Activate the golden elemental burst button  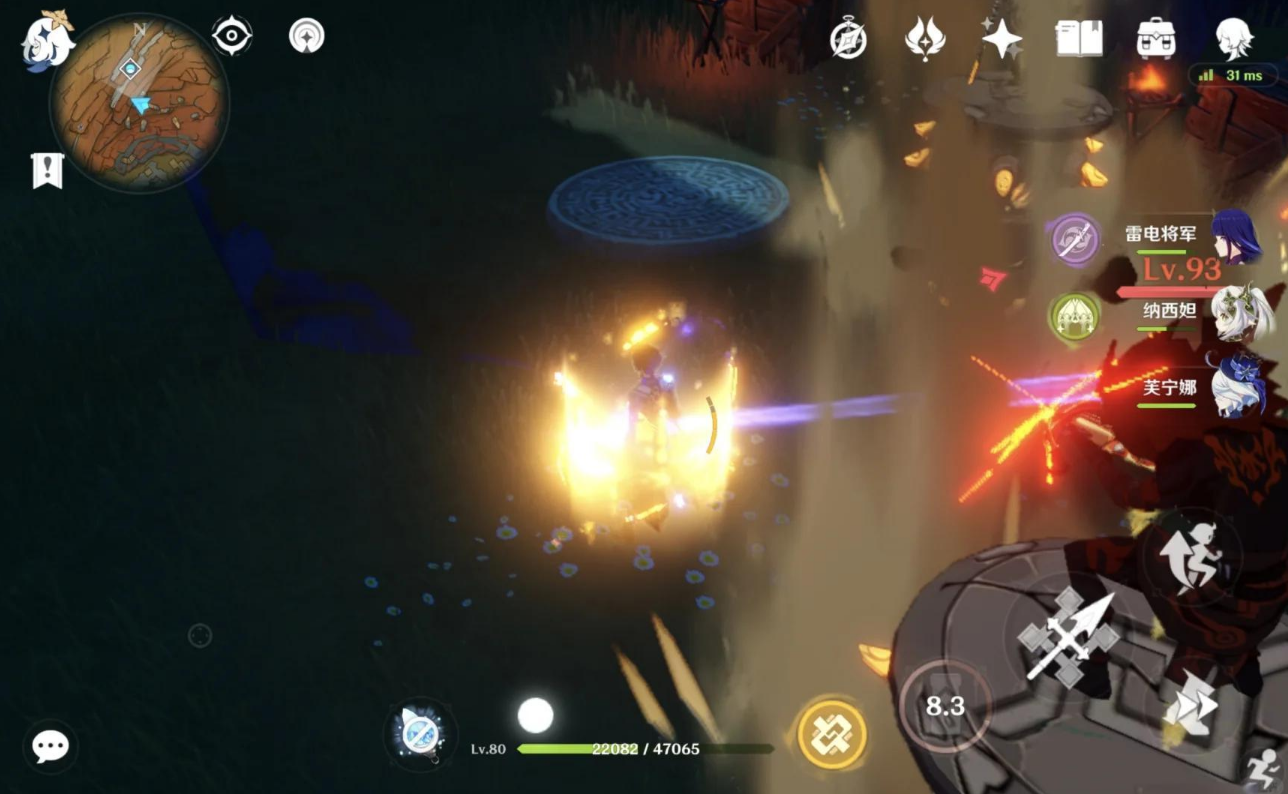coord(832,735)
